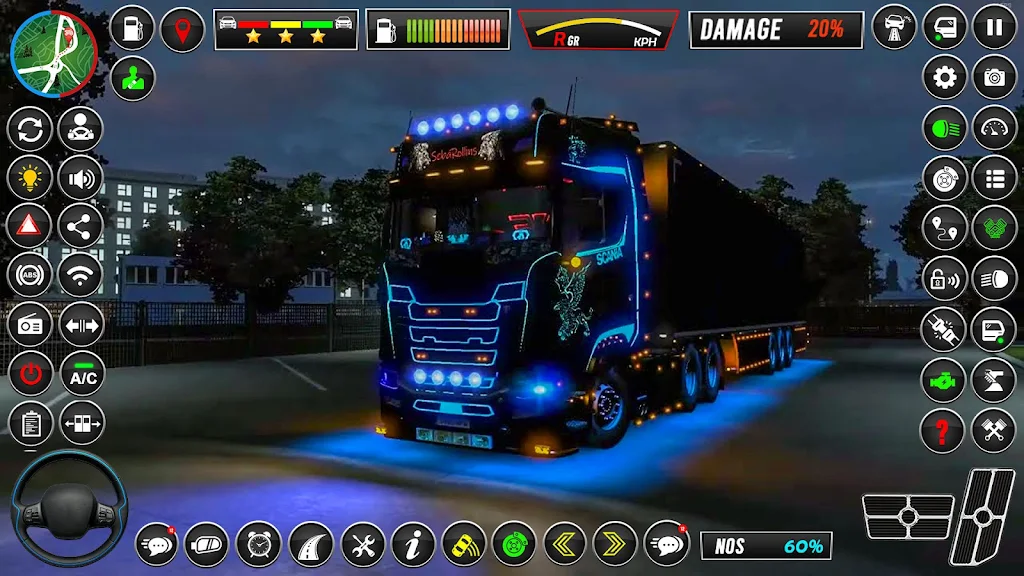
Task: Open the gear settings icon
Action: pyautogui.click(x=945, y=77)
